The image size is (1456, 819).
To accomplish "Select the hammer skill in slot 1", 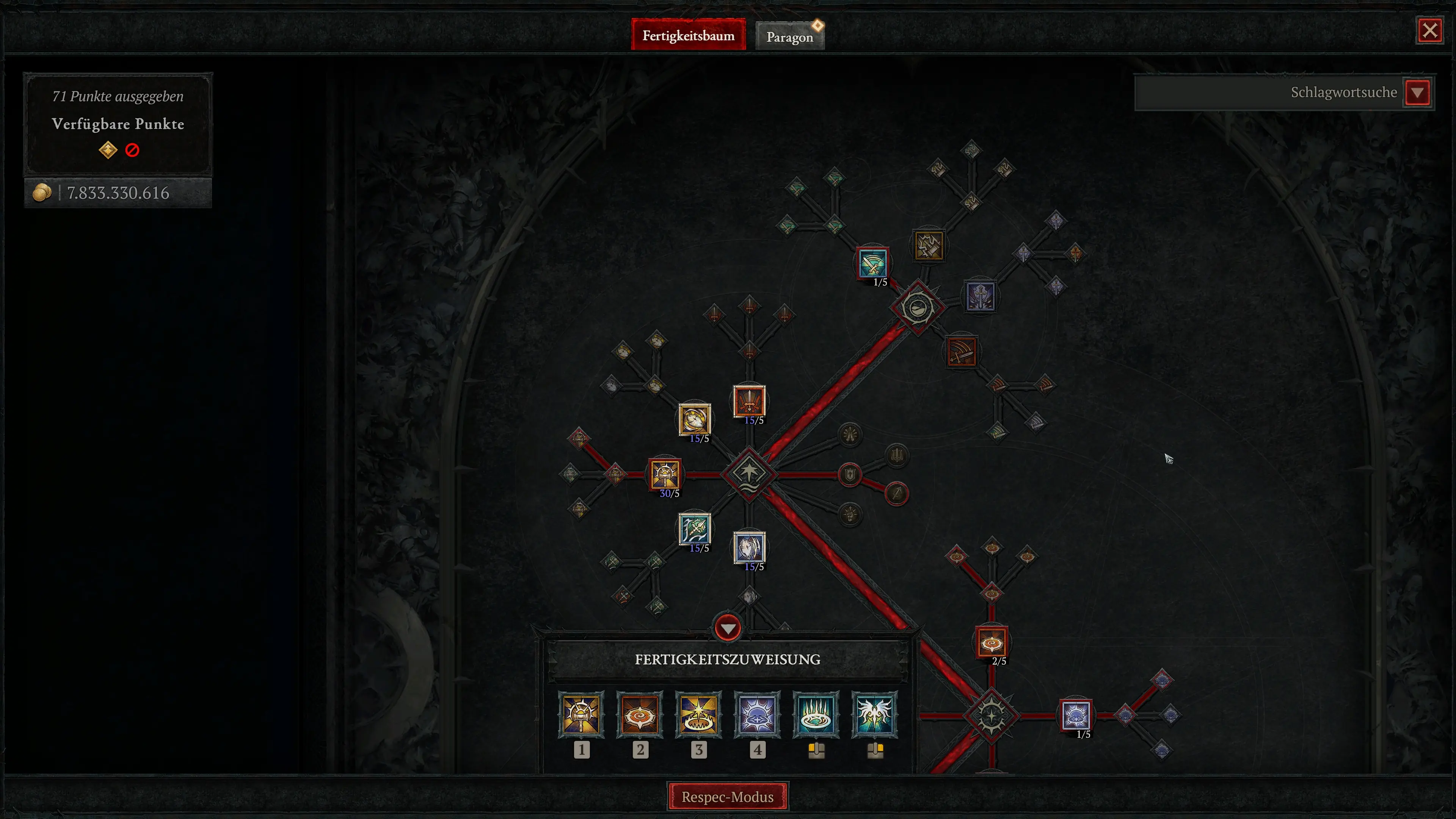I will pos(582,715).
